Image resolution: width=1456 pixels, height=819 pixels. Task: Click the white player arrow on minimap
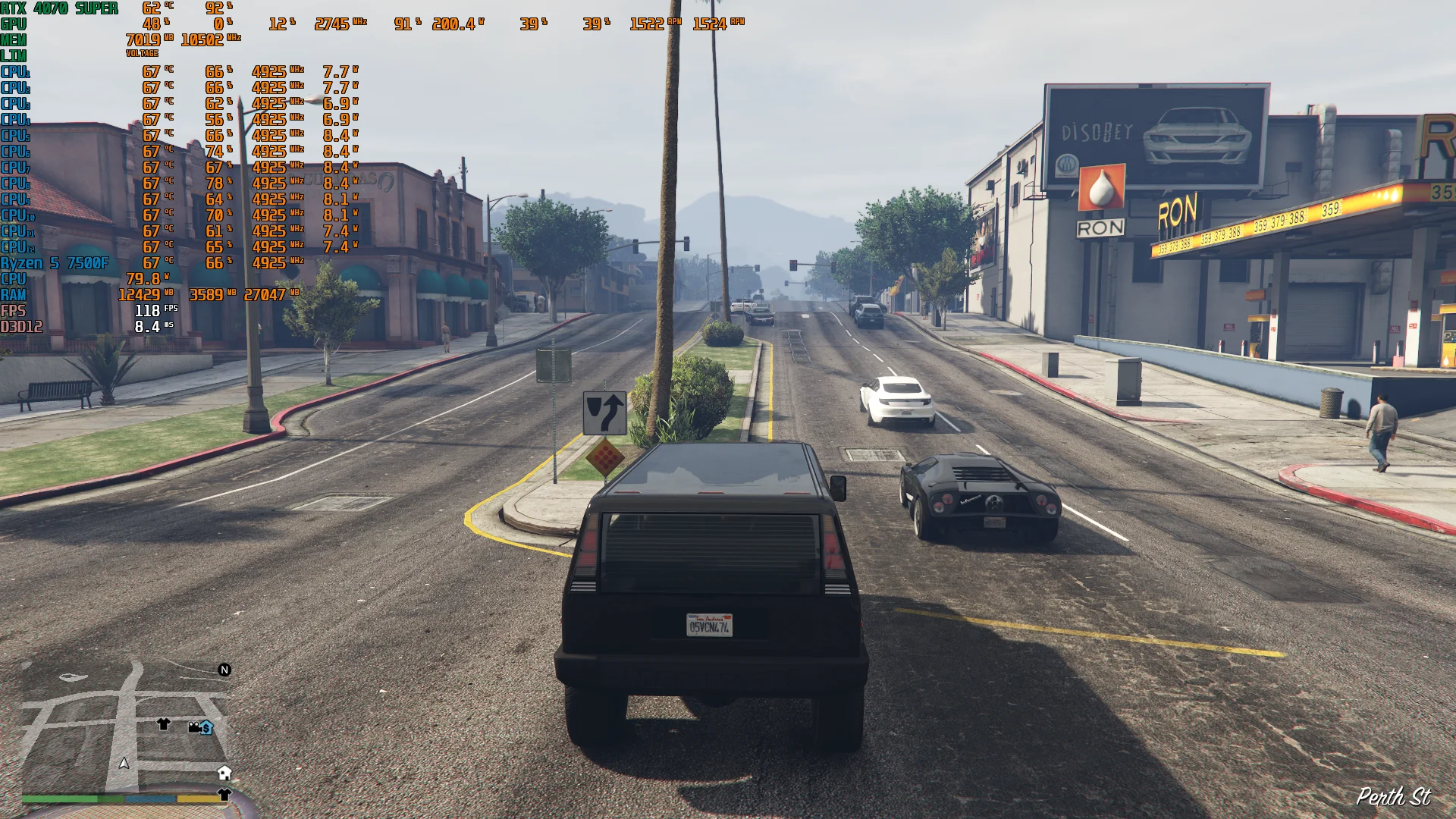(x=124, y=763)
